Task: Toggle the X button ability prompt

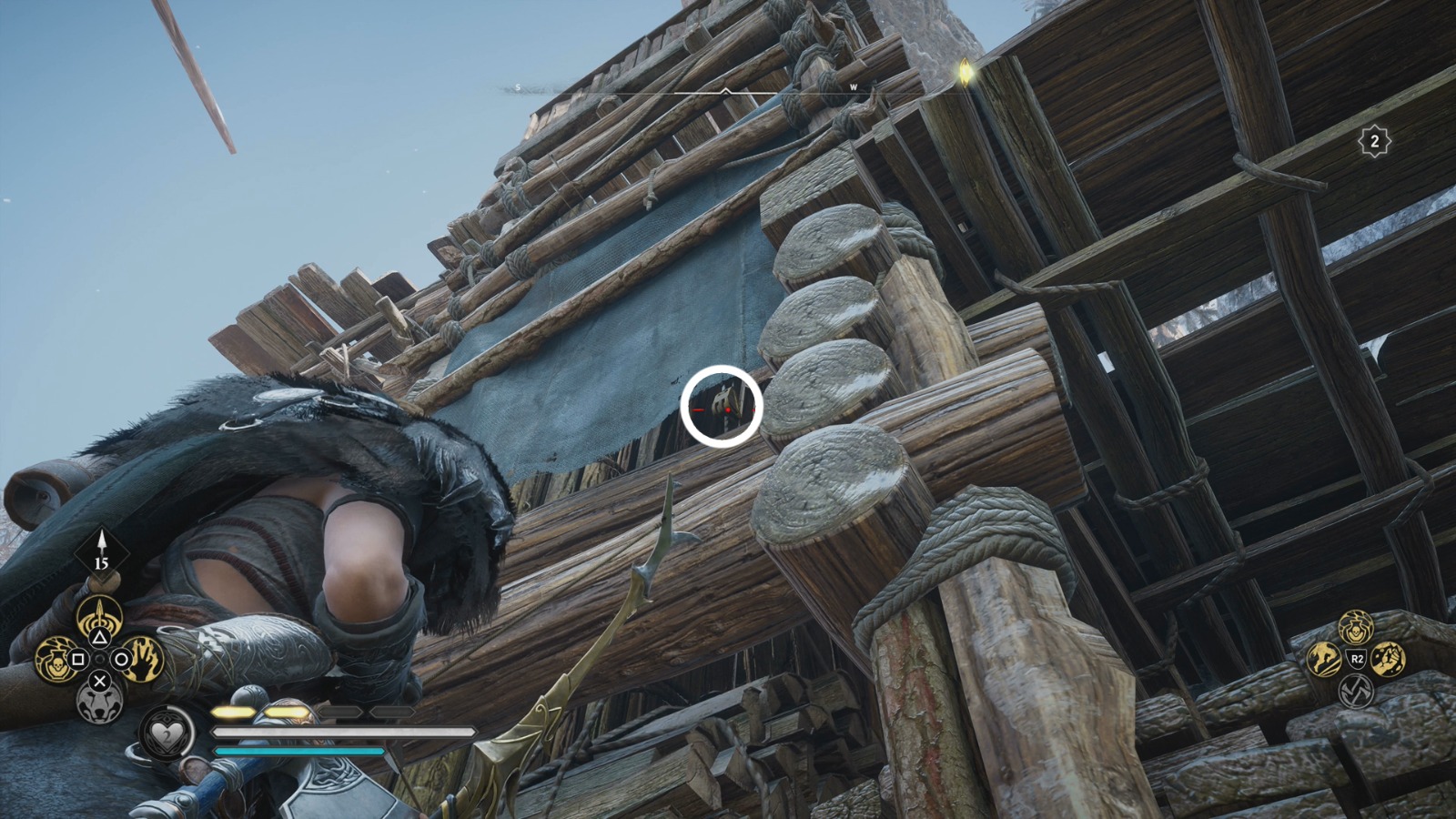Action: pyautogui.click(x=100, y=681)
